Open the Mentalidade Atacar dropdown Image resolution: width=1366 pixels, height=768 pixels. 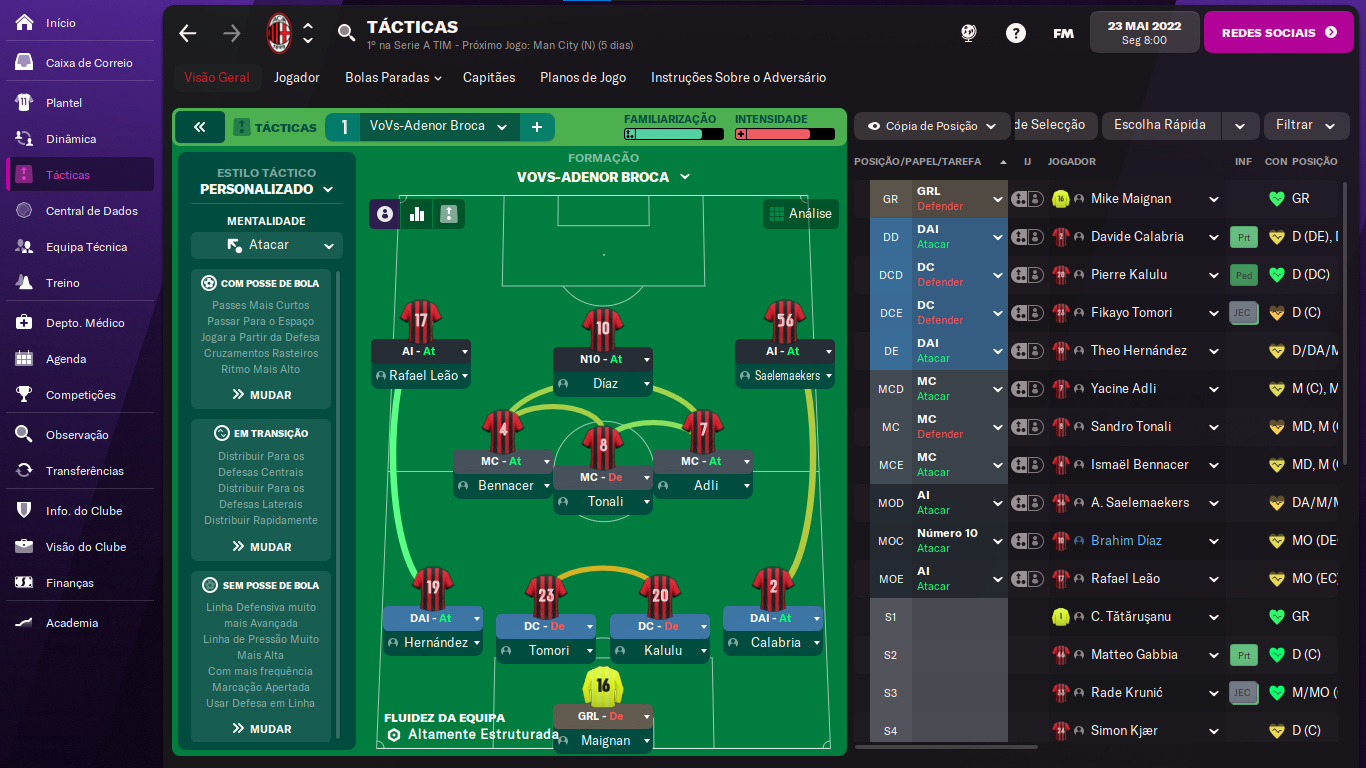pos(267,245)
